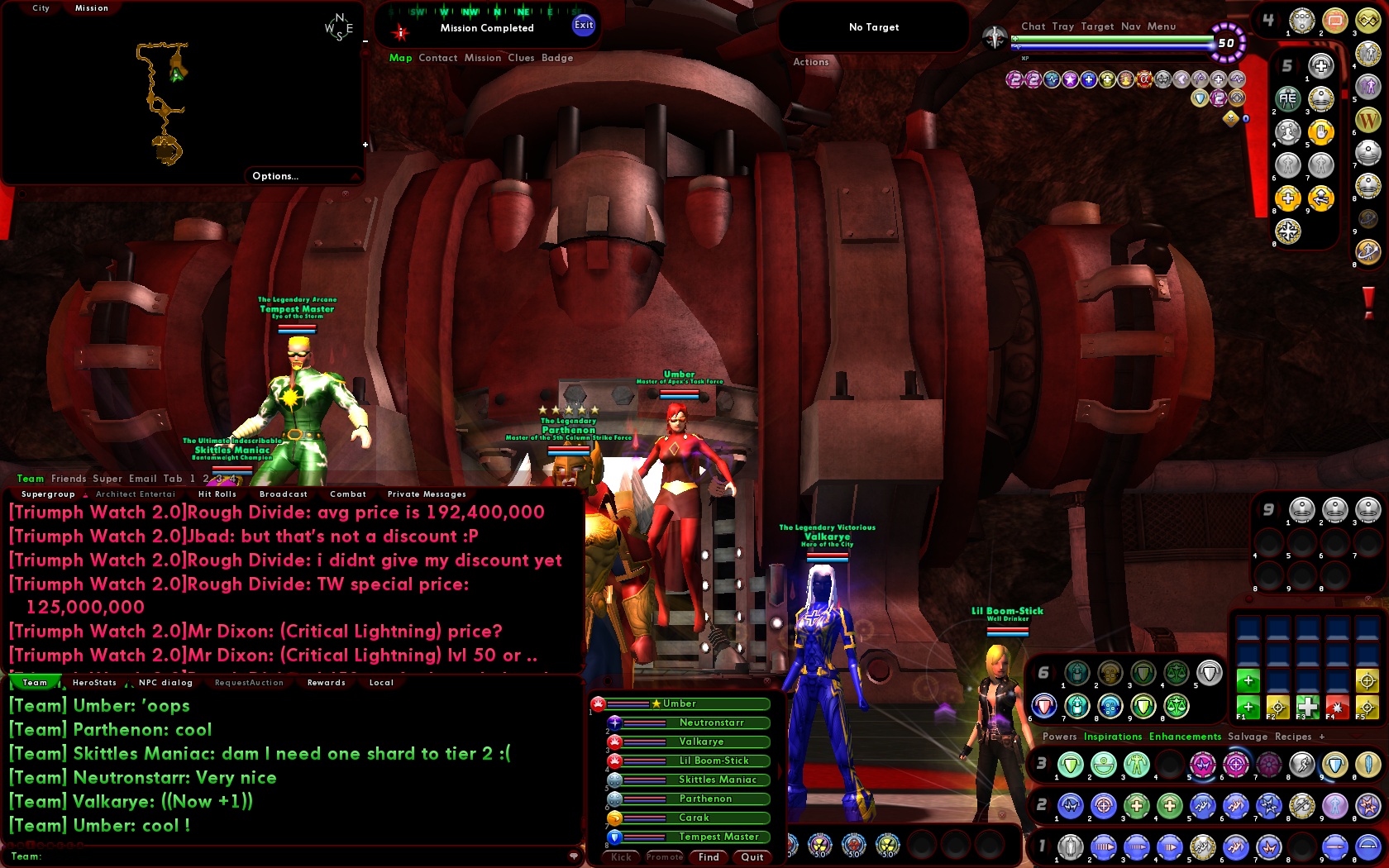Expand a new chat tab with the + control

(1323, 737)
